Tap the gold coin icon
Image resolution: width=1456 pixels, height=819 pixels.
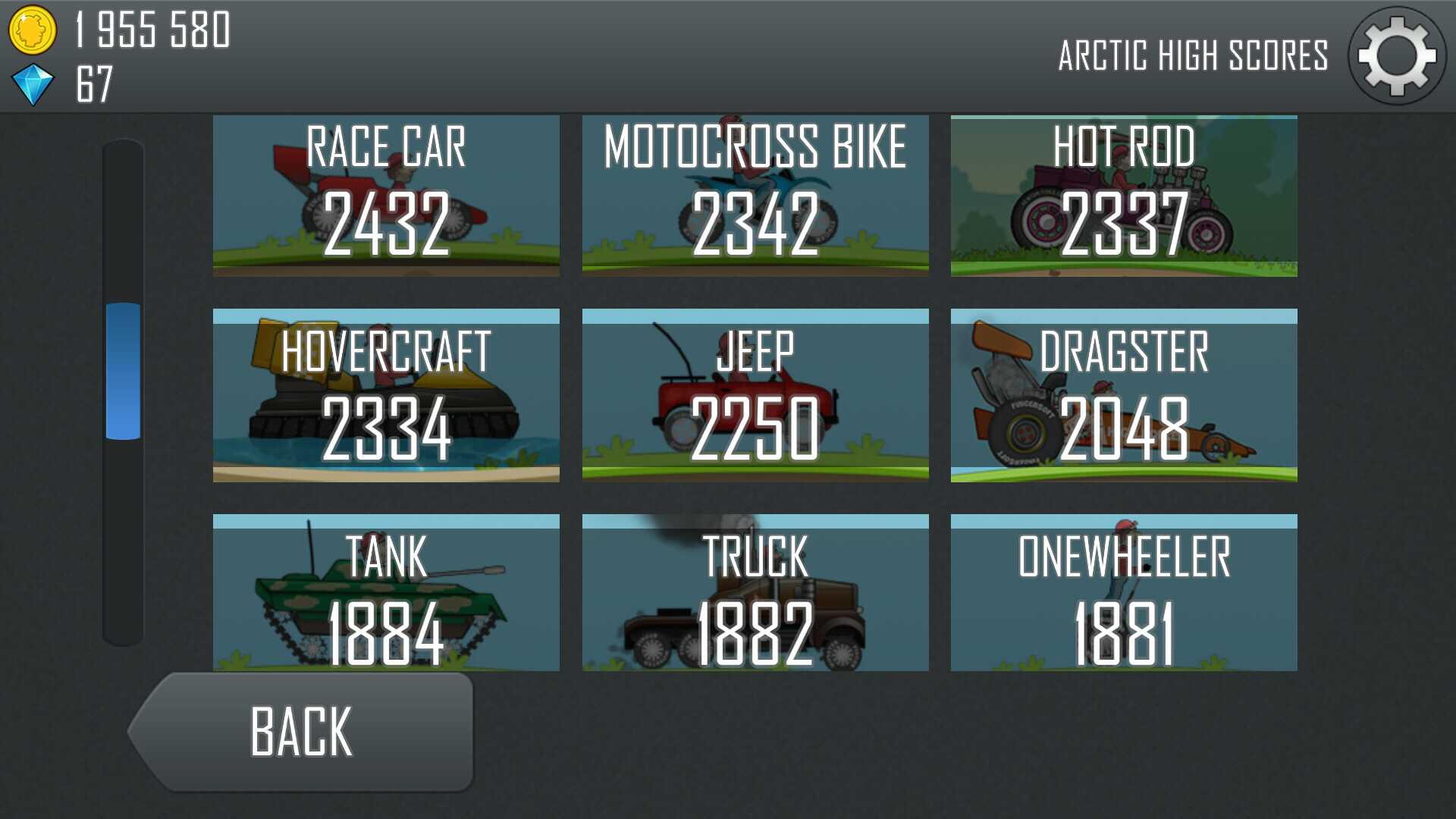pos(32,30)
